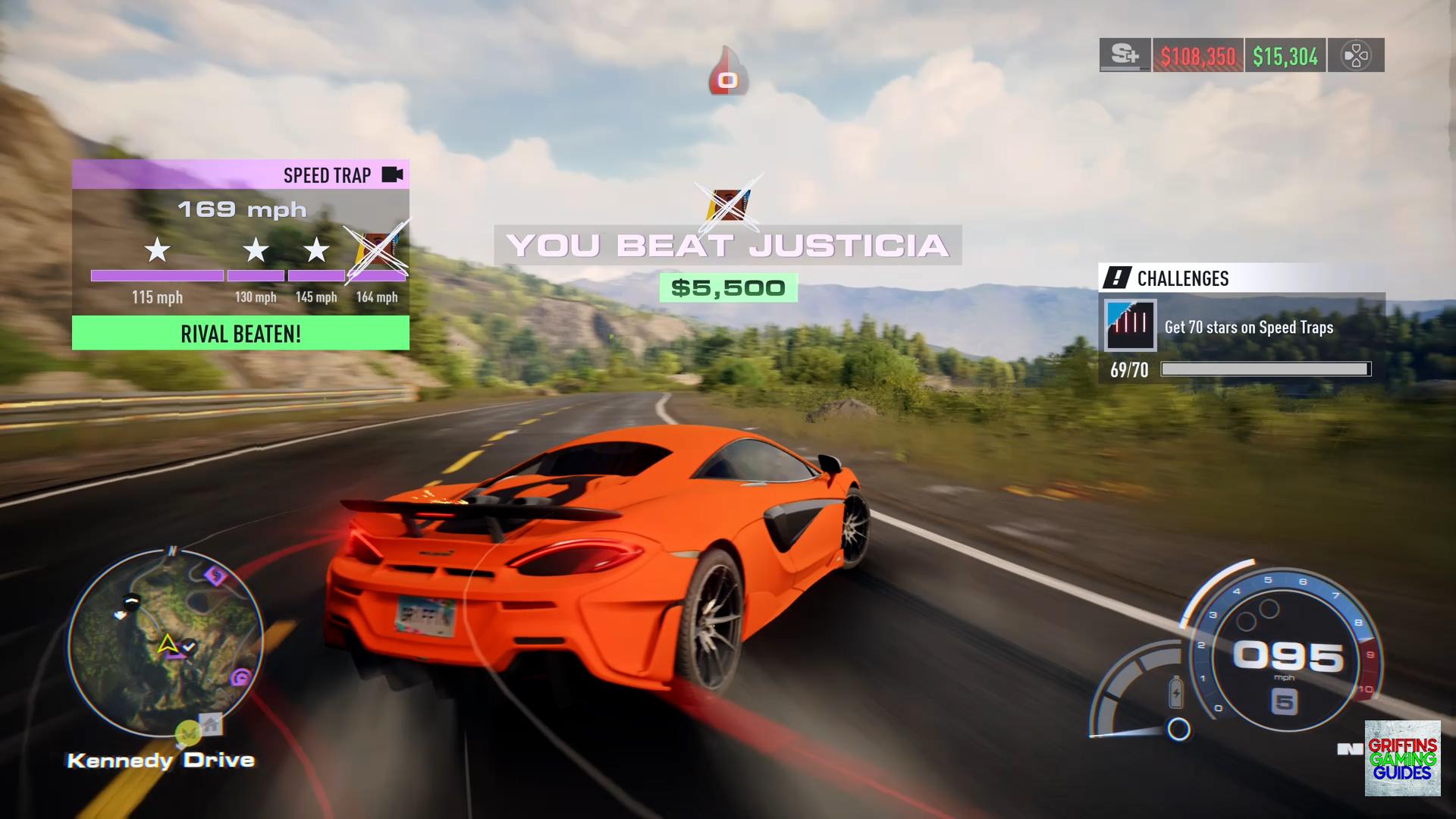Click the S+ car tier badge
This screenshot has width=1456, height=819.
click(1125, 55)
